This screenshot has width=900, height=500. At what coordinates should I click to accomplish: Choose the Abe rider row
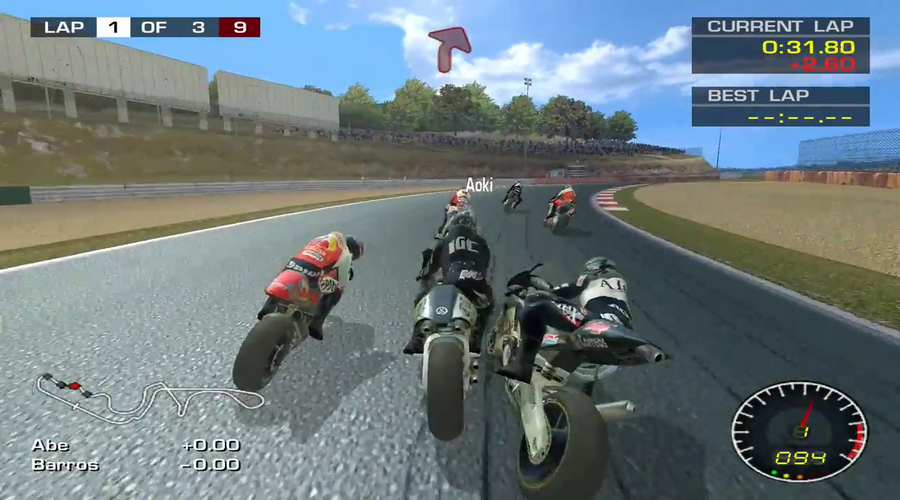pos(135,445)
